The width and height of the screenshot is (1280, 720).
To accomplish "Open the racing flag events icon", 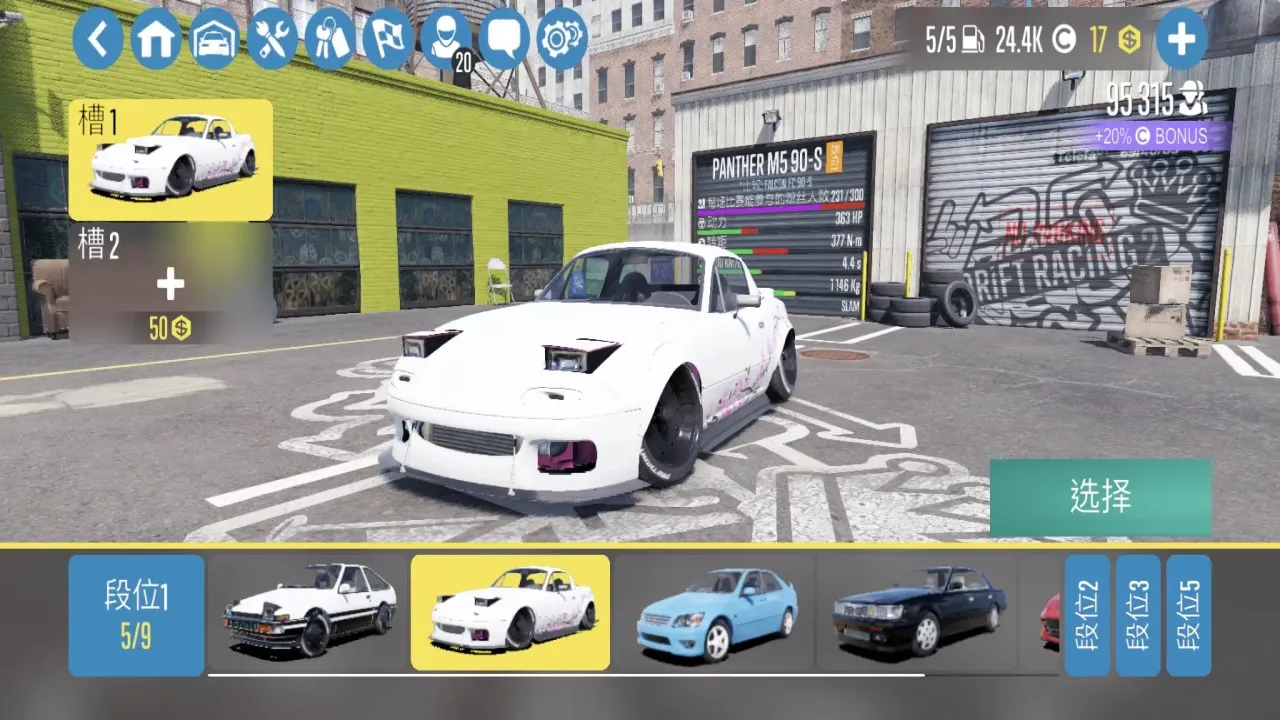I will coord(388,40).
